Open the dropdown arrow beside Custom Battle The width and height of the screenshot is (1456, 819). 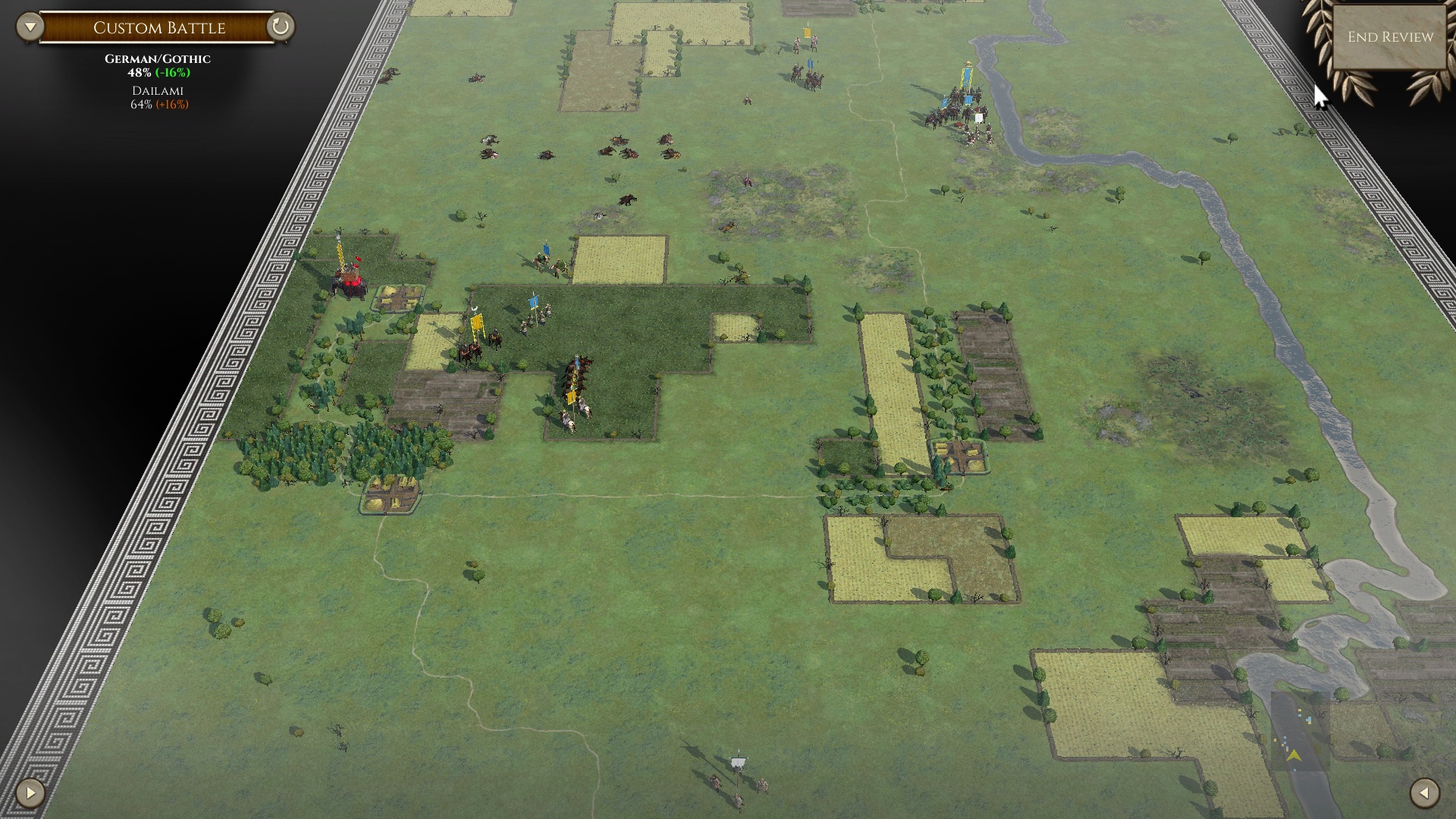30,27
